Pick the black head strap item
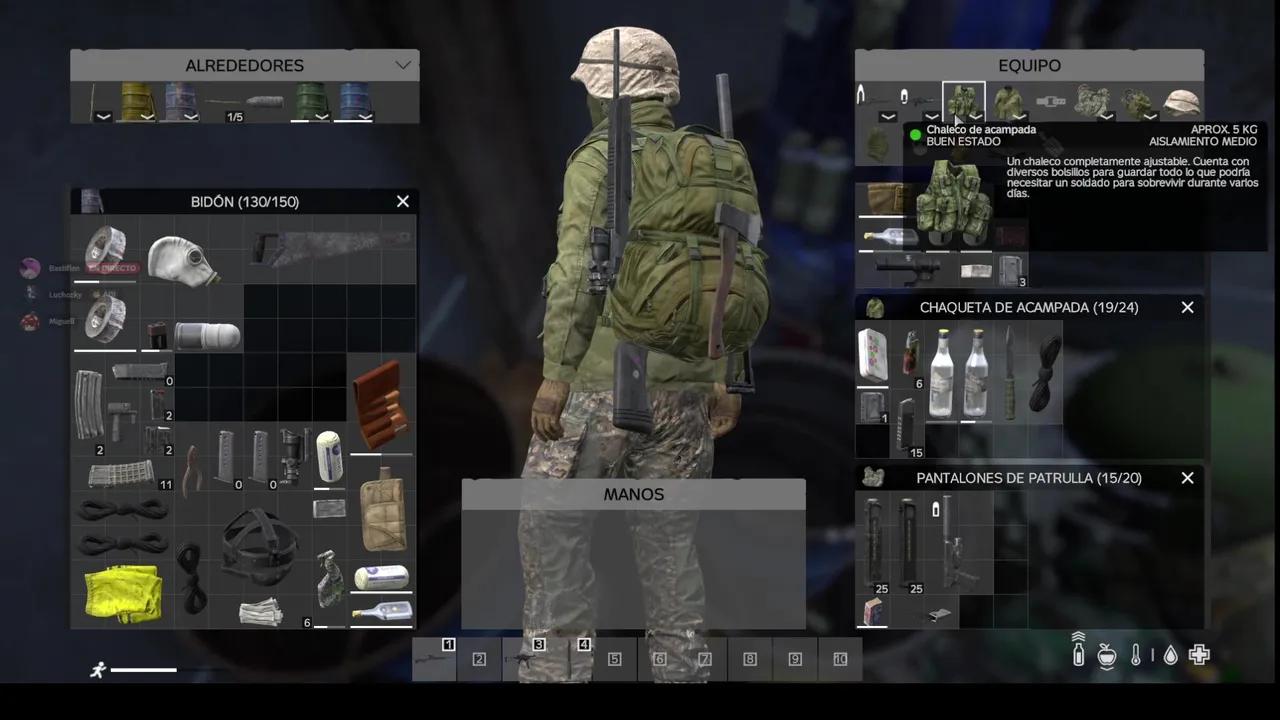The height and width of the screenshot is (720, 1280). click(x=256, y=545)
